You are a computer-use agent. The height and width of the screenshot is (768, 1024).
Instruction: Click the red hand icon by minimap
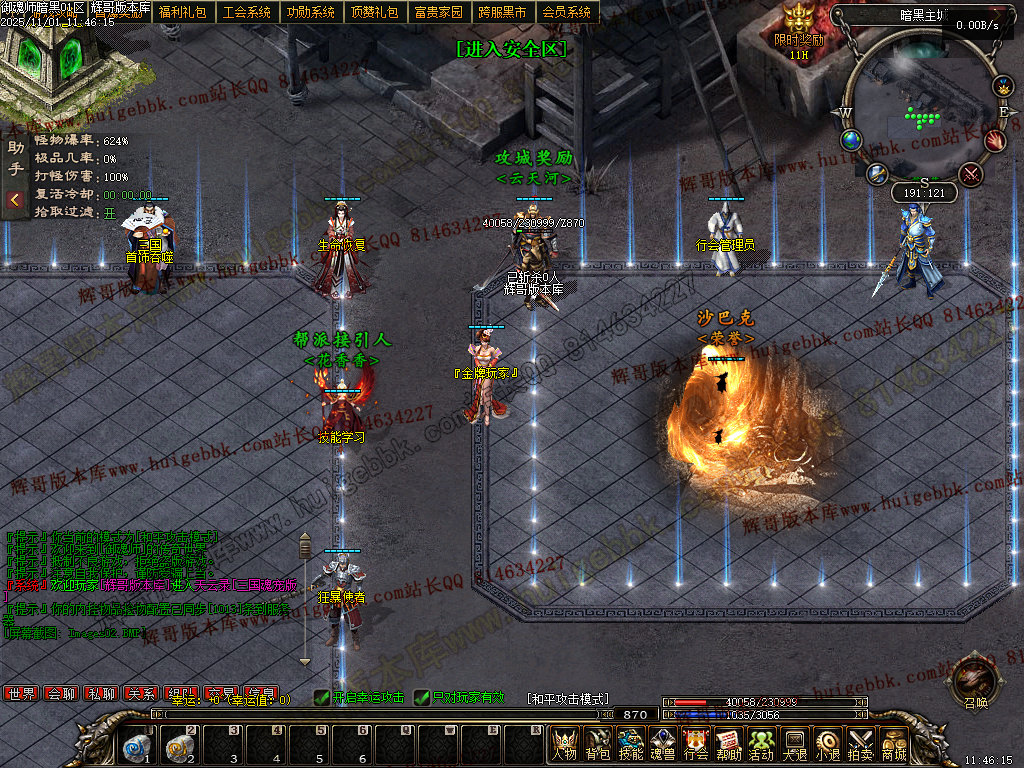[x=994, y=140]
